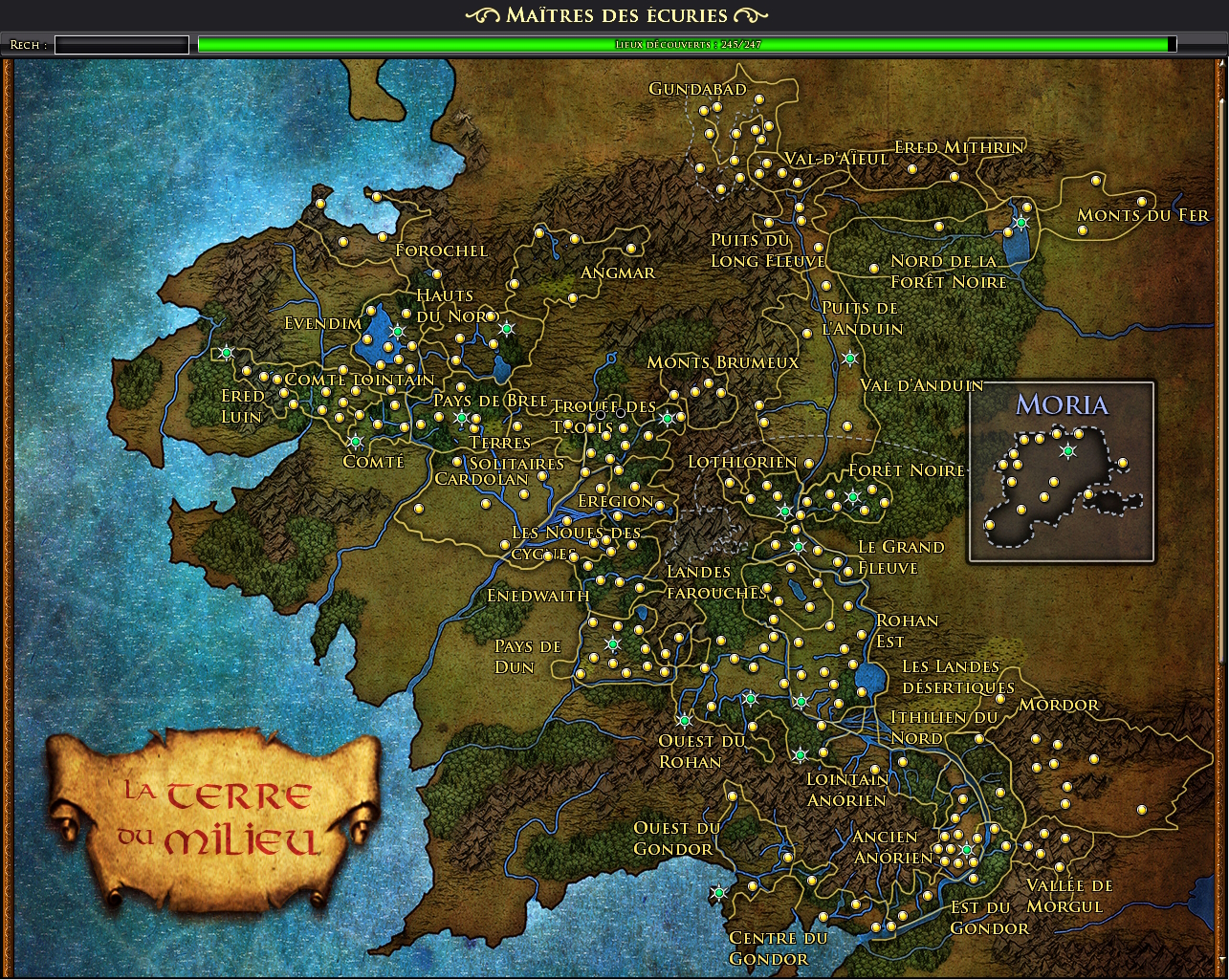Viewport: 1229px width, 980px height.
Task: Select the green star marker at Pays de Bree
Action: tap(461, 418)
